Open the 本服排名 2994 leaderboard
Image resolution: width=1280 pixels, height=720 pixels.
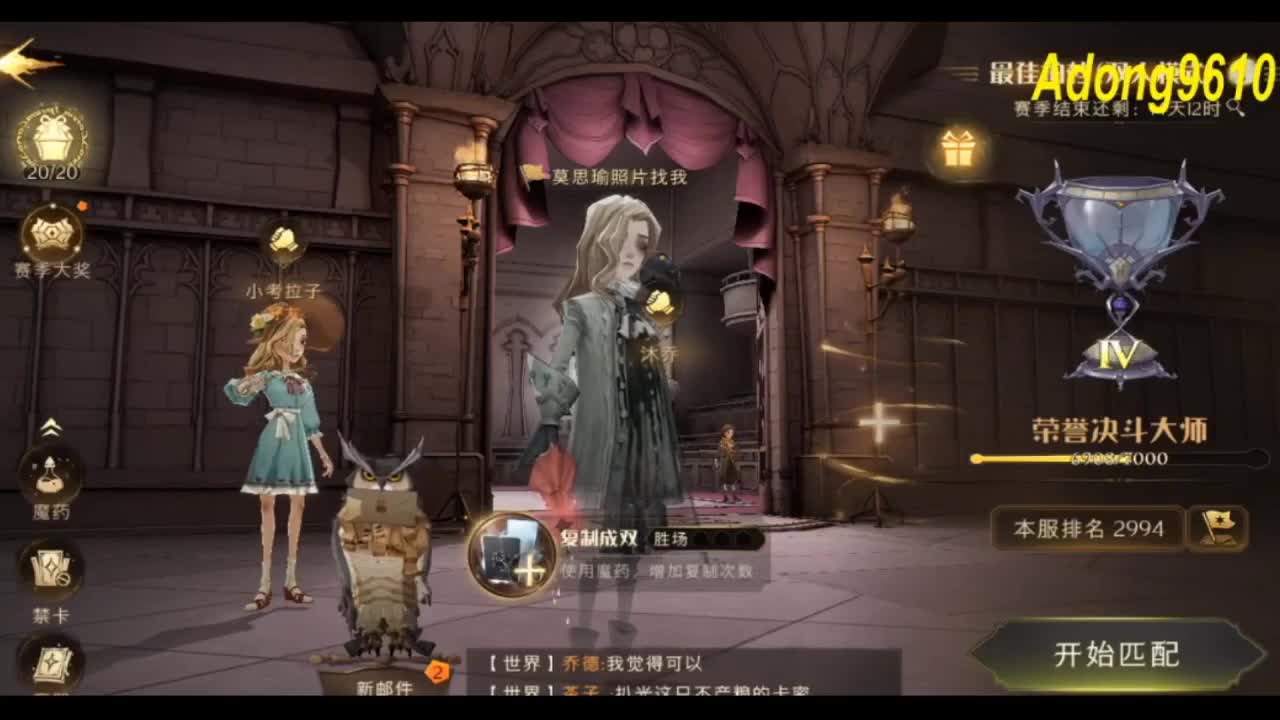pos(1088,527)
